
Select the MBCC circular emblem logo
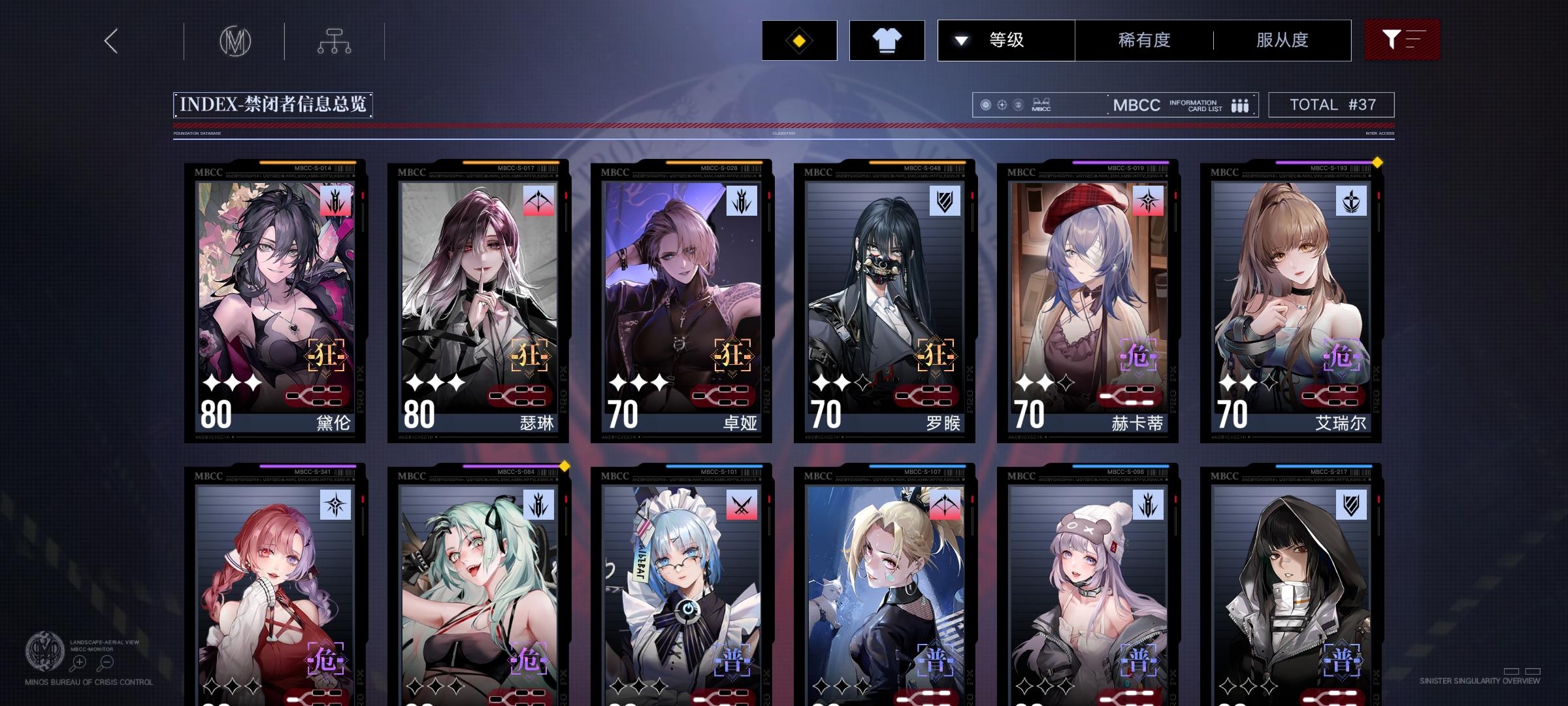point(236,41)
